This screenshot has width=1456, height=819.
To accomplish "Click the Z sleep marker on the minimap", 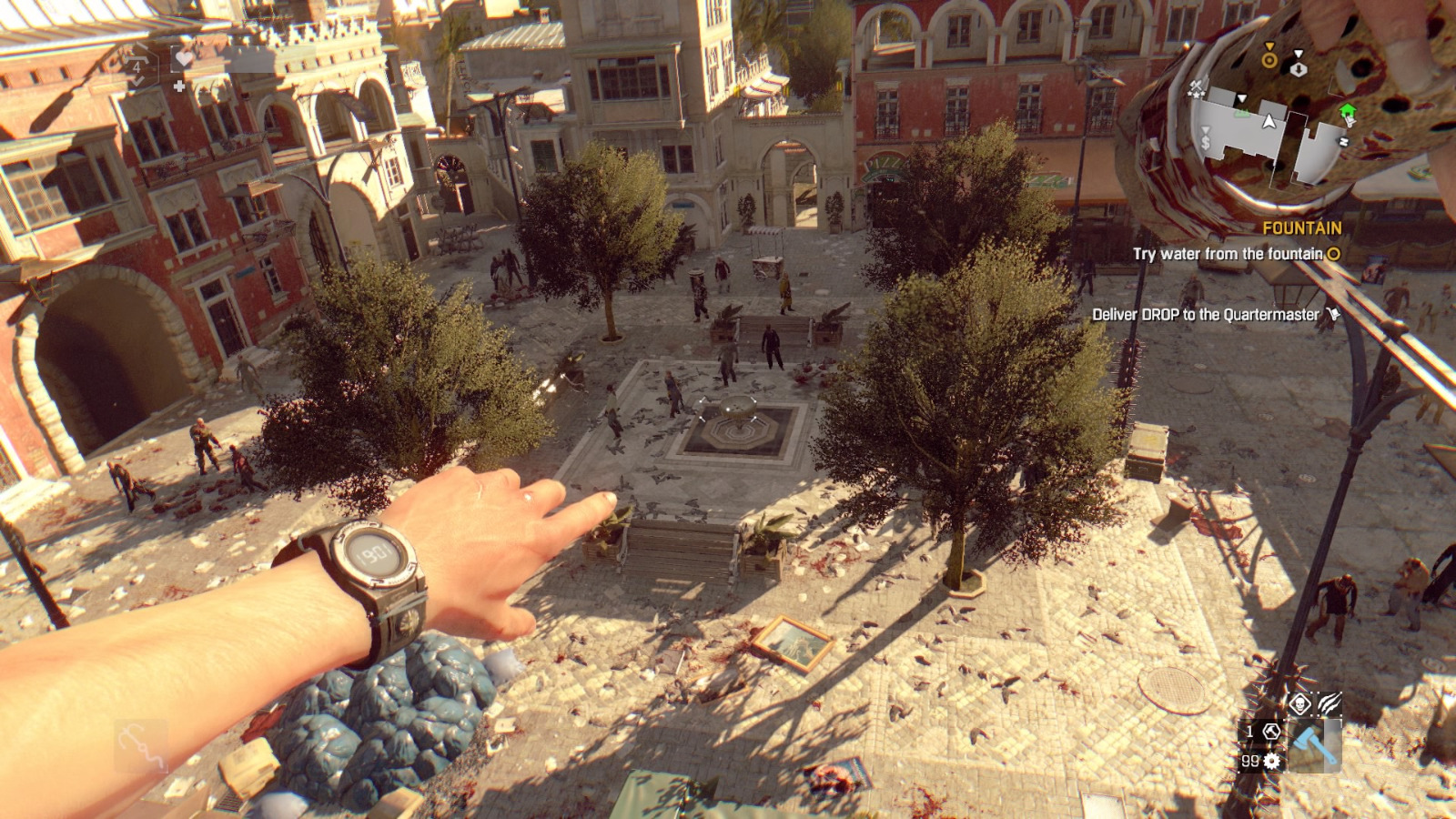I will pyautogui.click(x=1344, y=141).
